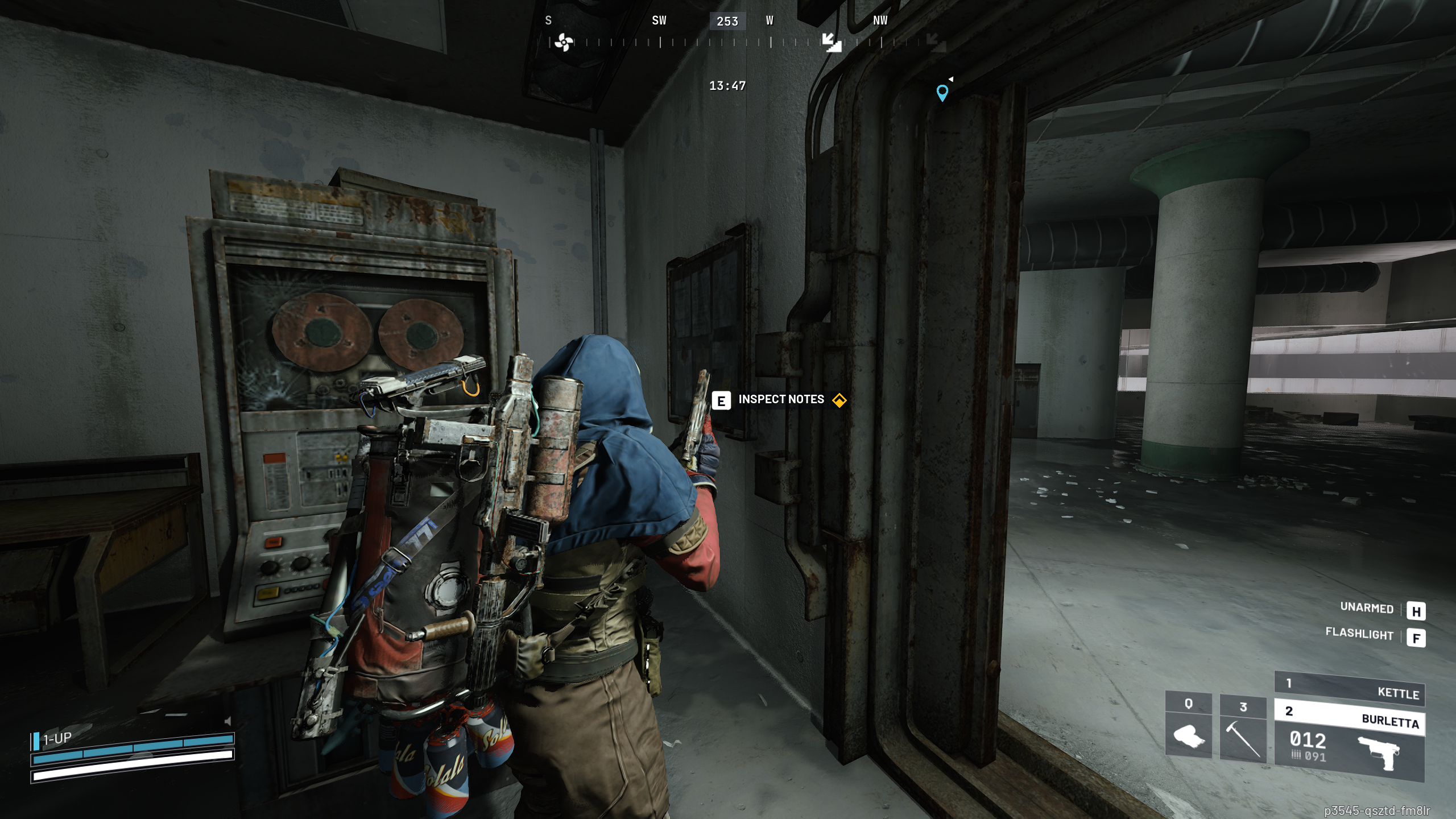The width and height of the screenshot is (1456, 819).
Task: Toggle Unarmed mode via the H keybind
Action: [x=1417, y=612]
